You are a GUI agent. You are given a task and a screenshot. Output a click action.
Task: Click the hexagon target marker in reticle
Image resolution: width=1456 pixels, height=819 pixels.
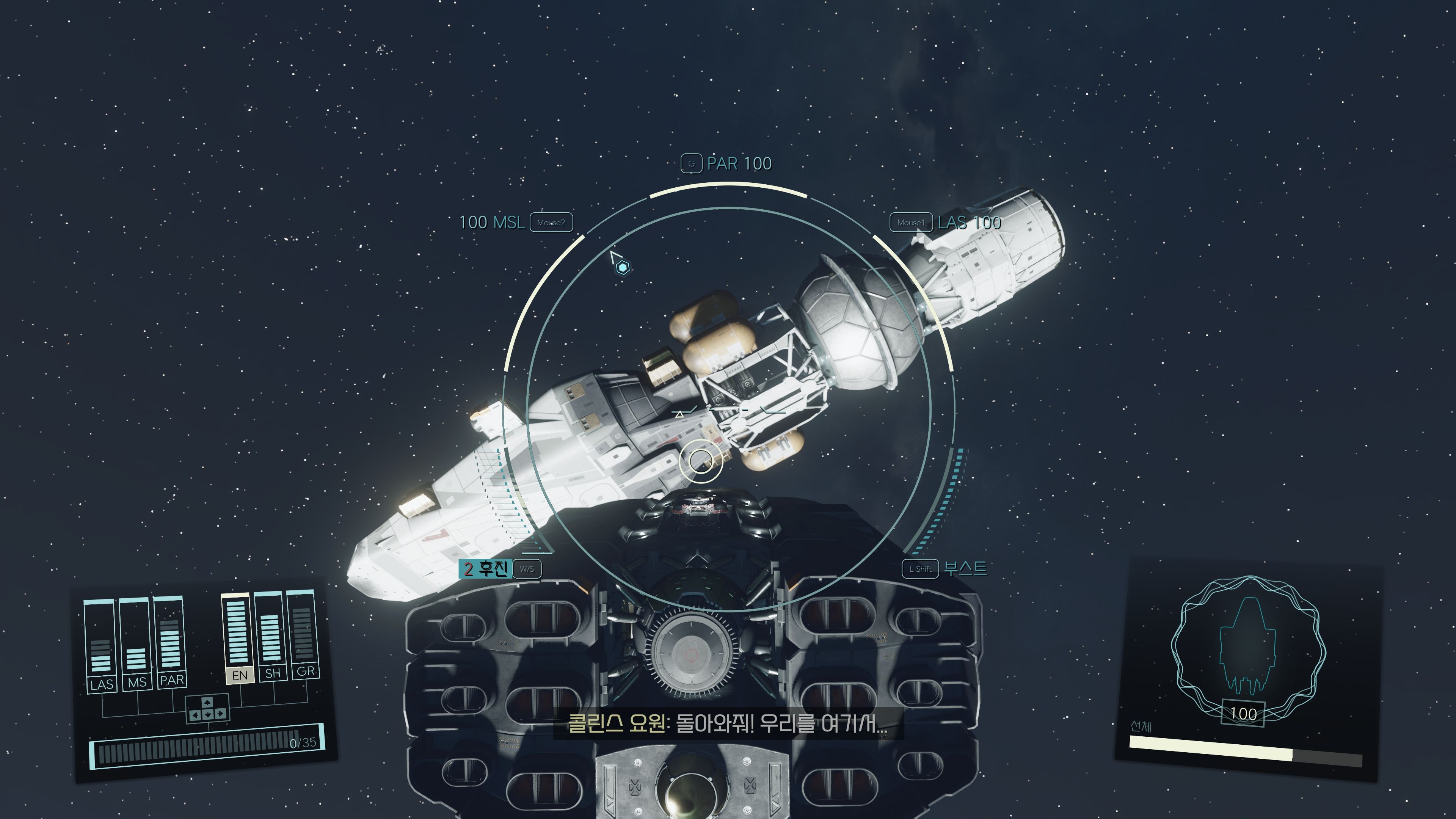point(622,267)
